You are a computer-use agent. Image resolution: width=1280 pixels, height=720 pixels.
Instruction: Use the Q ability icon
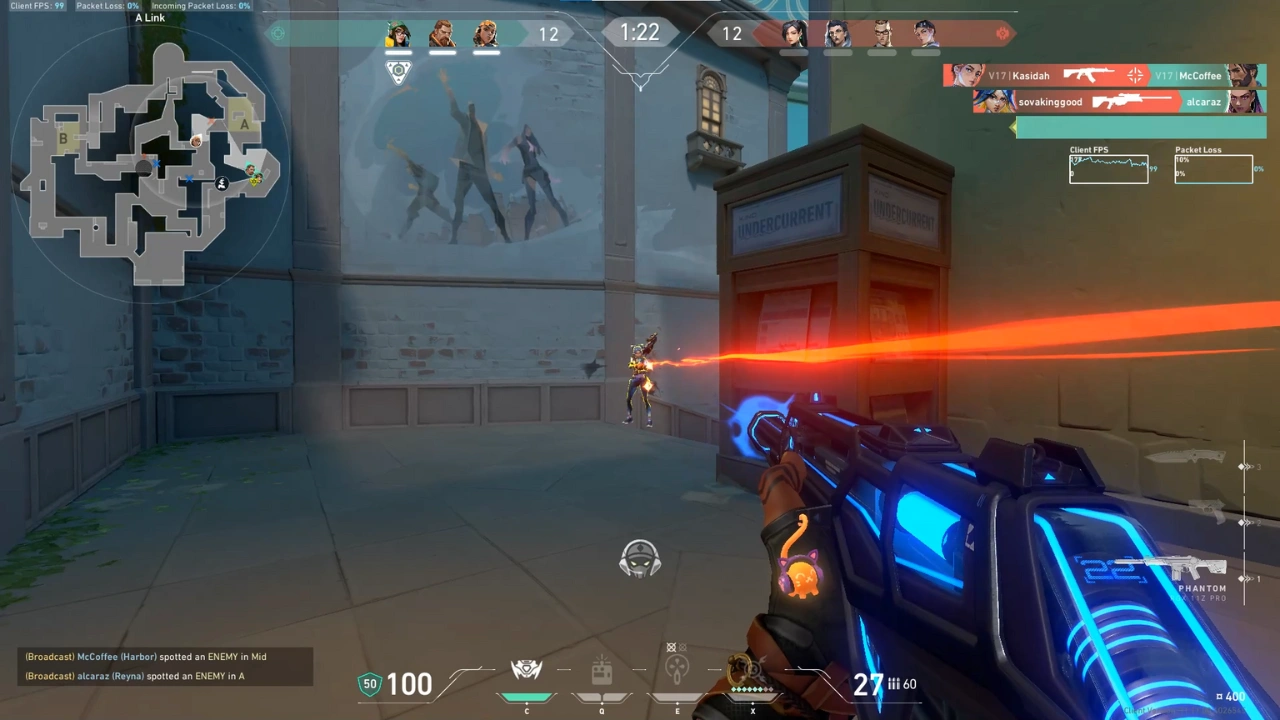coord(601,672)
